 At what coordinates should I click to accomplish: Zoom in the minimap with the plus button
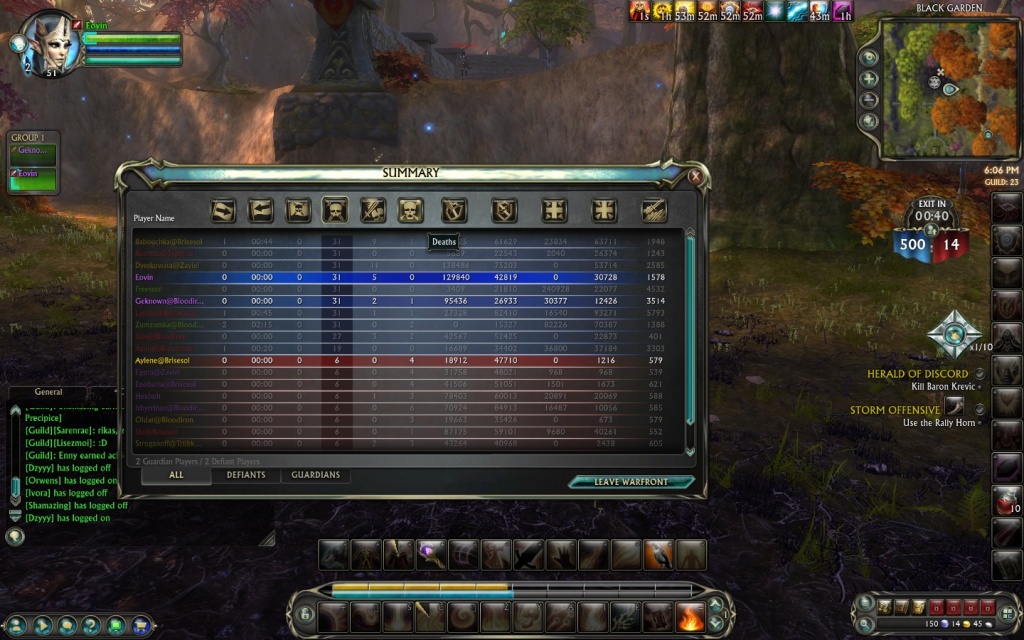[x=869, y=79]
